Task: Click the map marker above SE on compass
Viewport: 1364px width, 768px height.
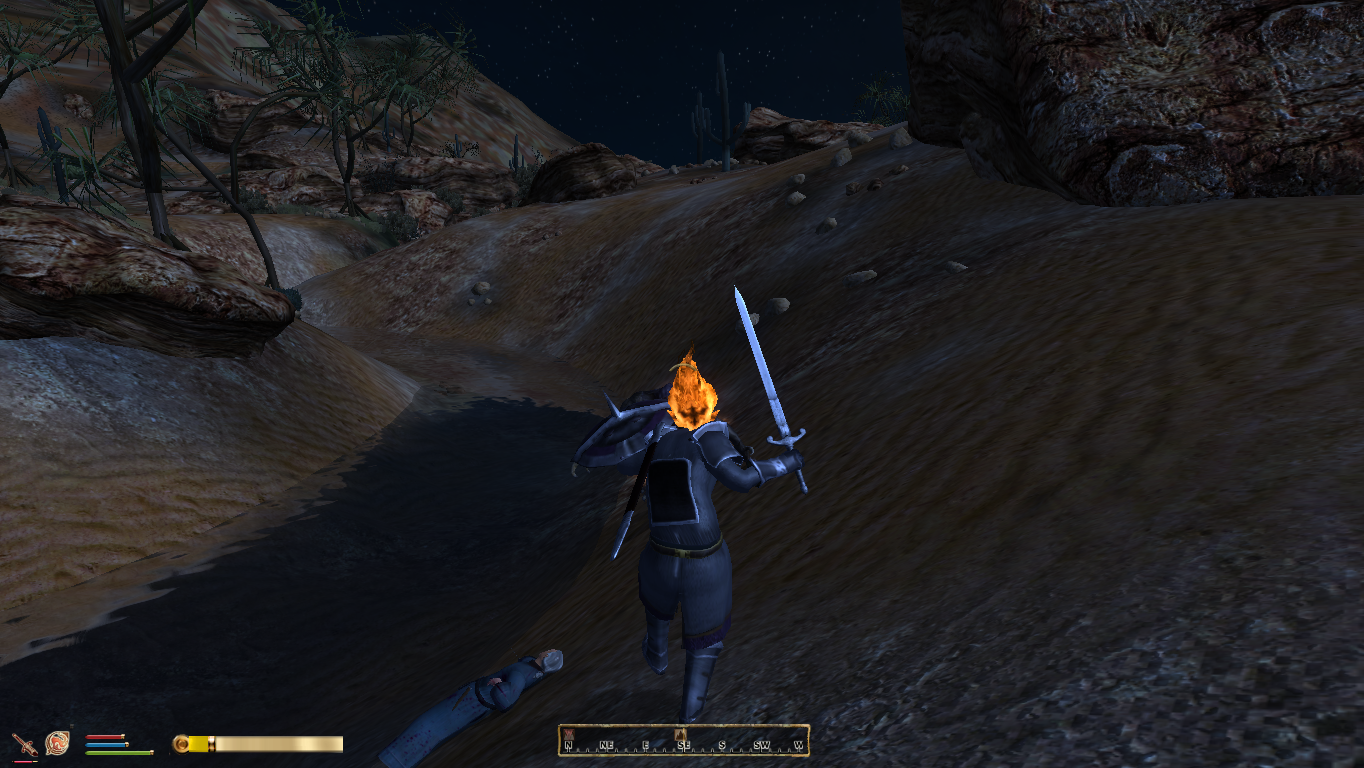Action: click(680, 734)
